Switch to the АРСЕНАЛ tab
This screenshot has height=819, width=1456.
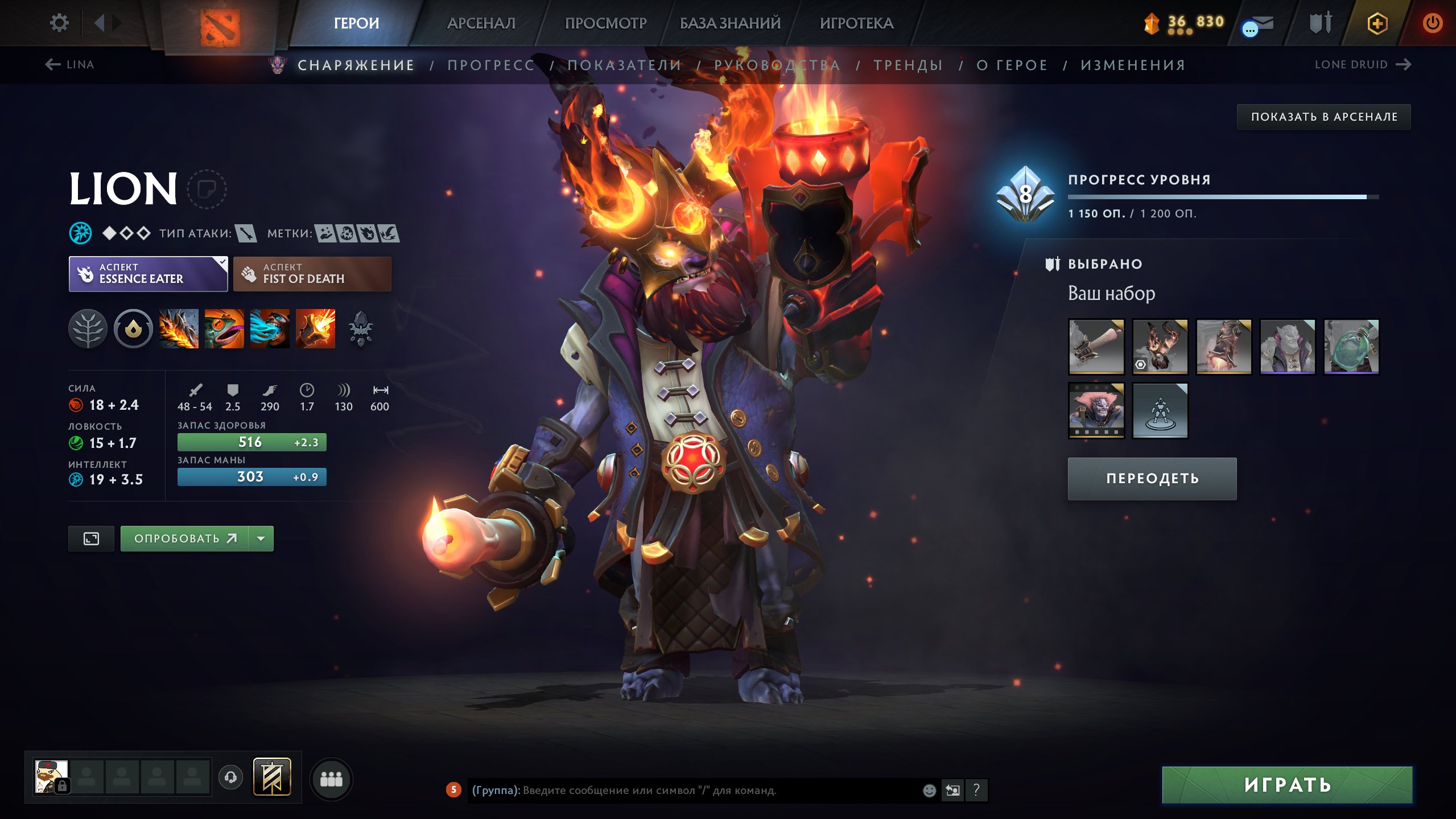pos(481,23)
